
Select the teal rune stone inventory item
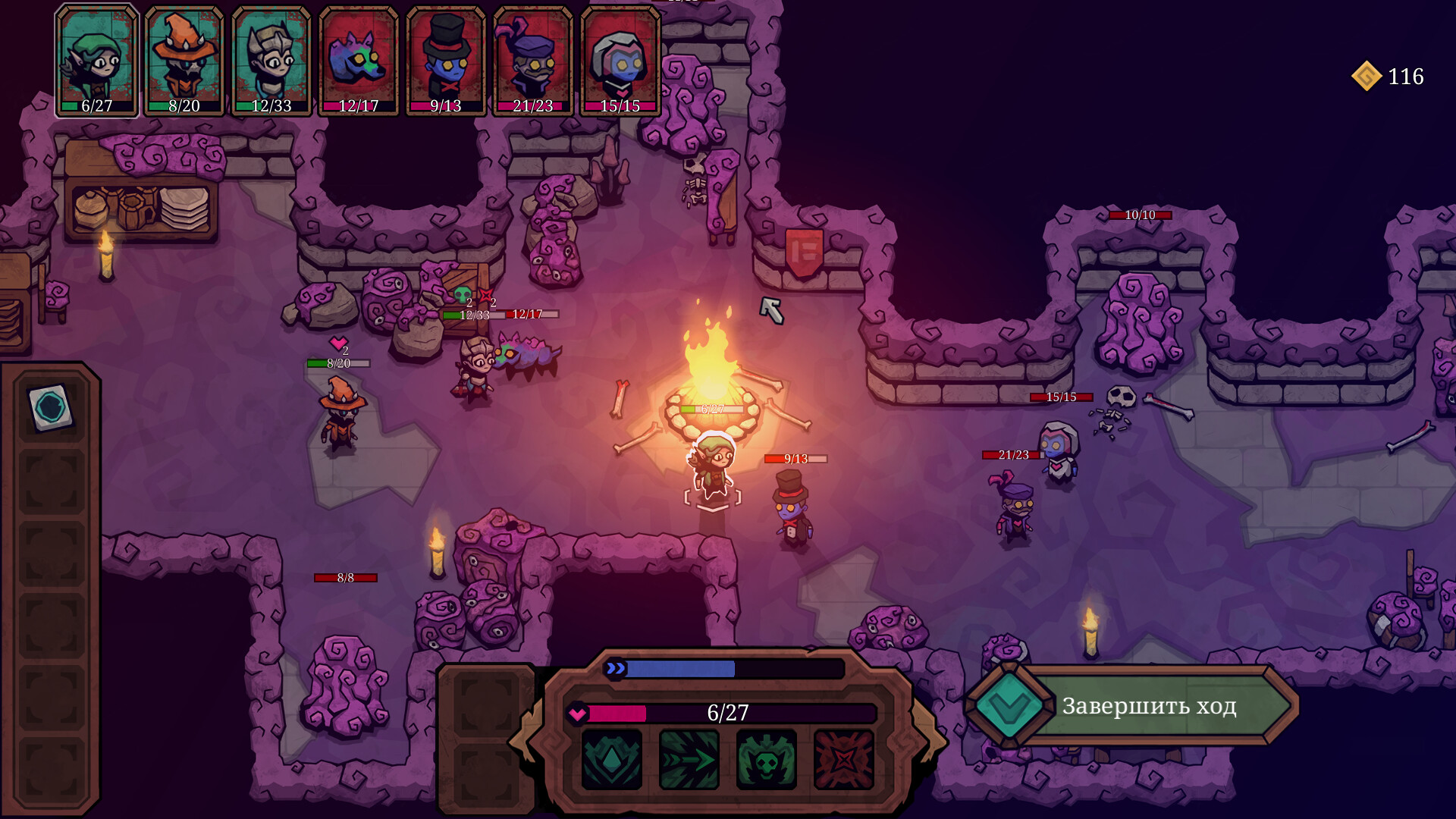(x=51, y=407)
